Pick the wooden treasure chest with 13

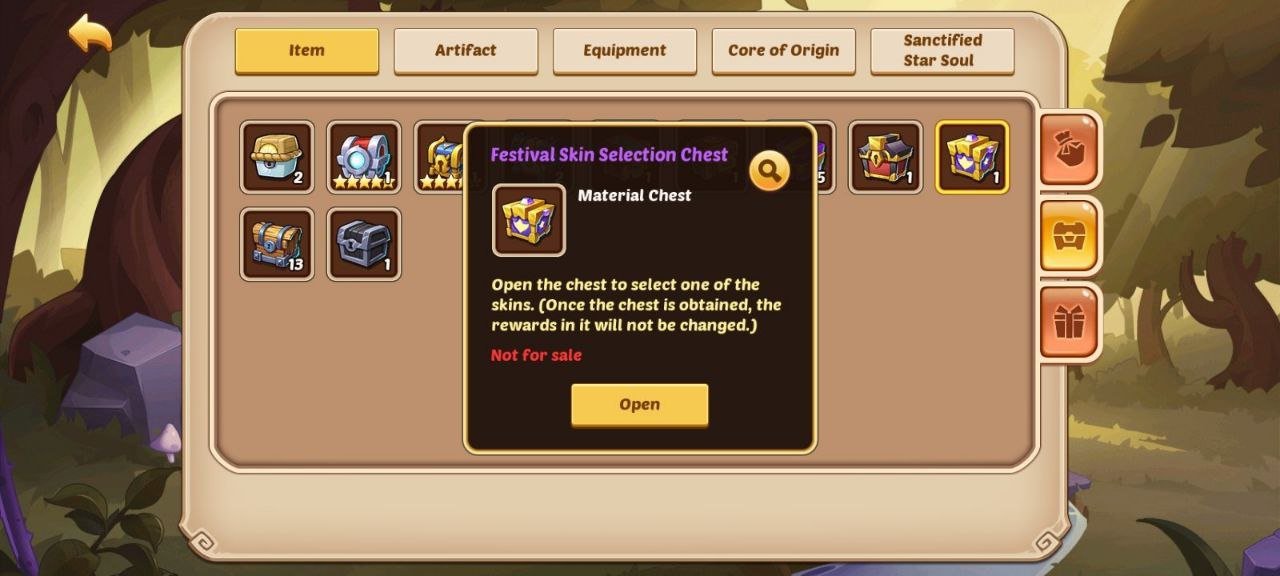click(x=277, y=244)
